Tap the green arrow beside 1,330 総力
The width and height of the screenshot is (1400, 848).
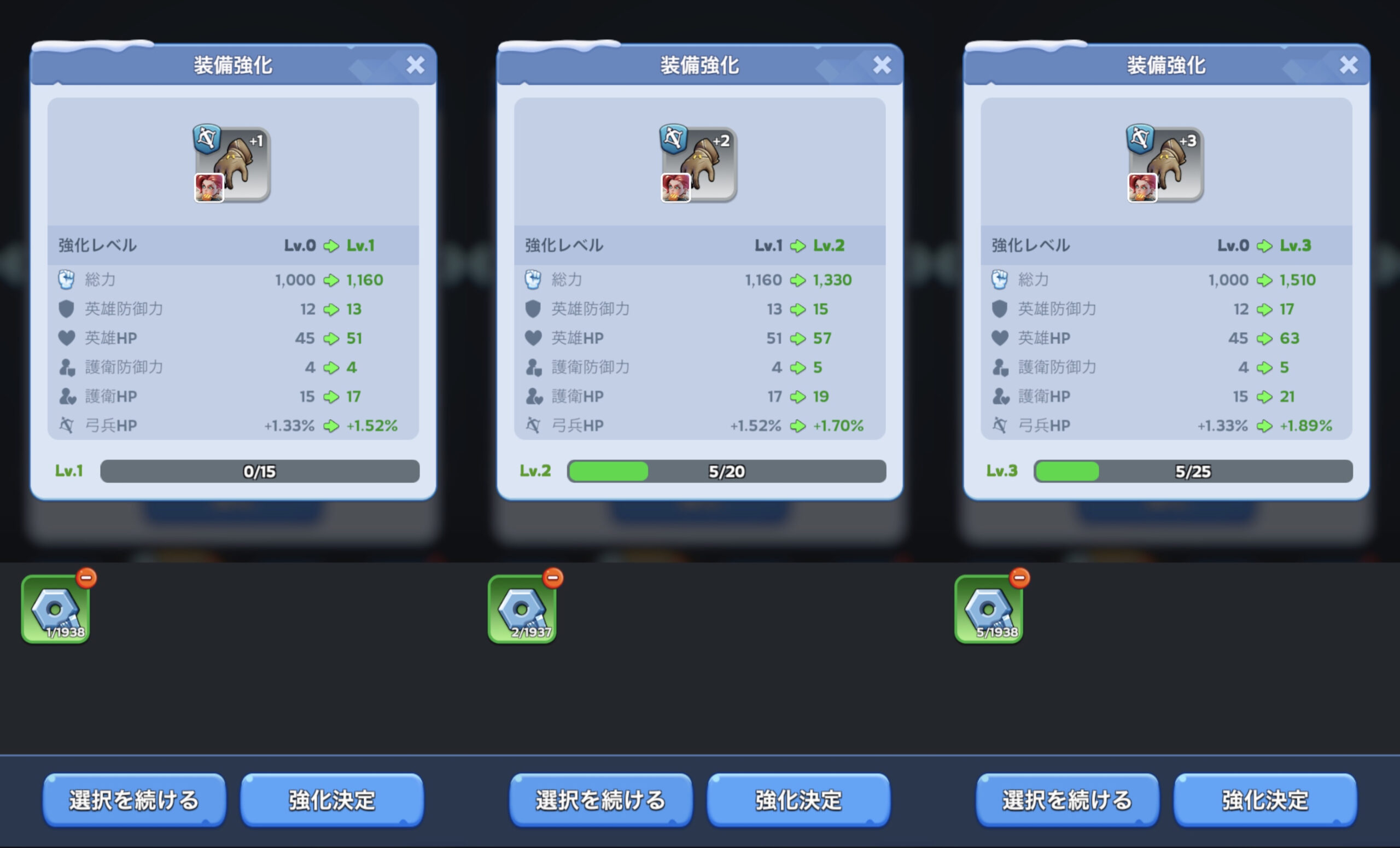click(x=800, y=280)
